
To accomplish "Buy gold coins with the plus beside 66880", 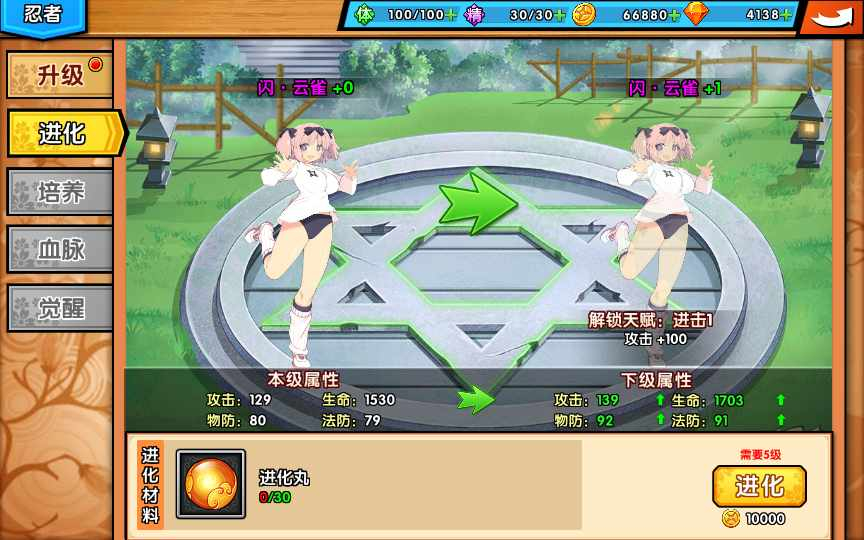I will [x=675, y=15].
